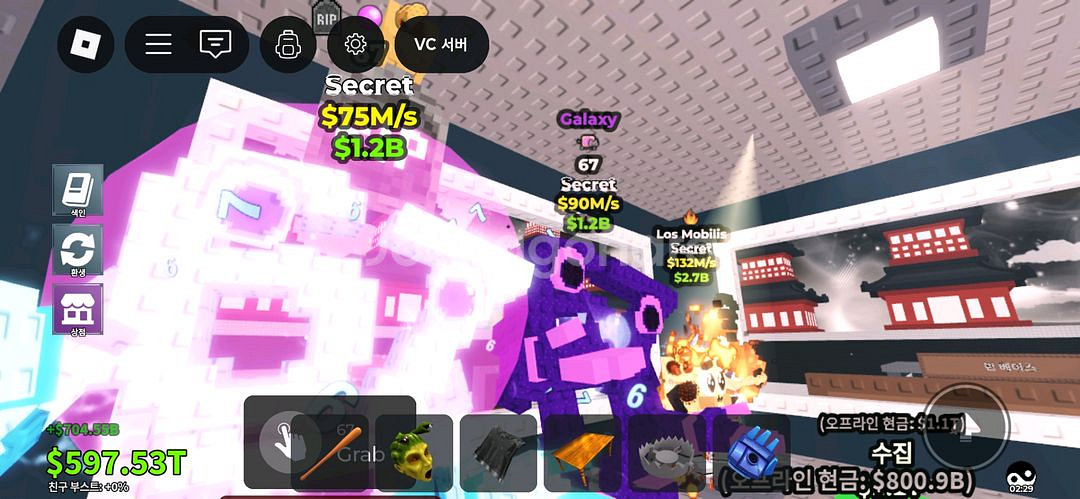
Task: Select the green medusa head slot
Action: 414,452
